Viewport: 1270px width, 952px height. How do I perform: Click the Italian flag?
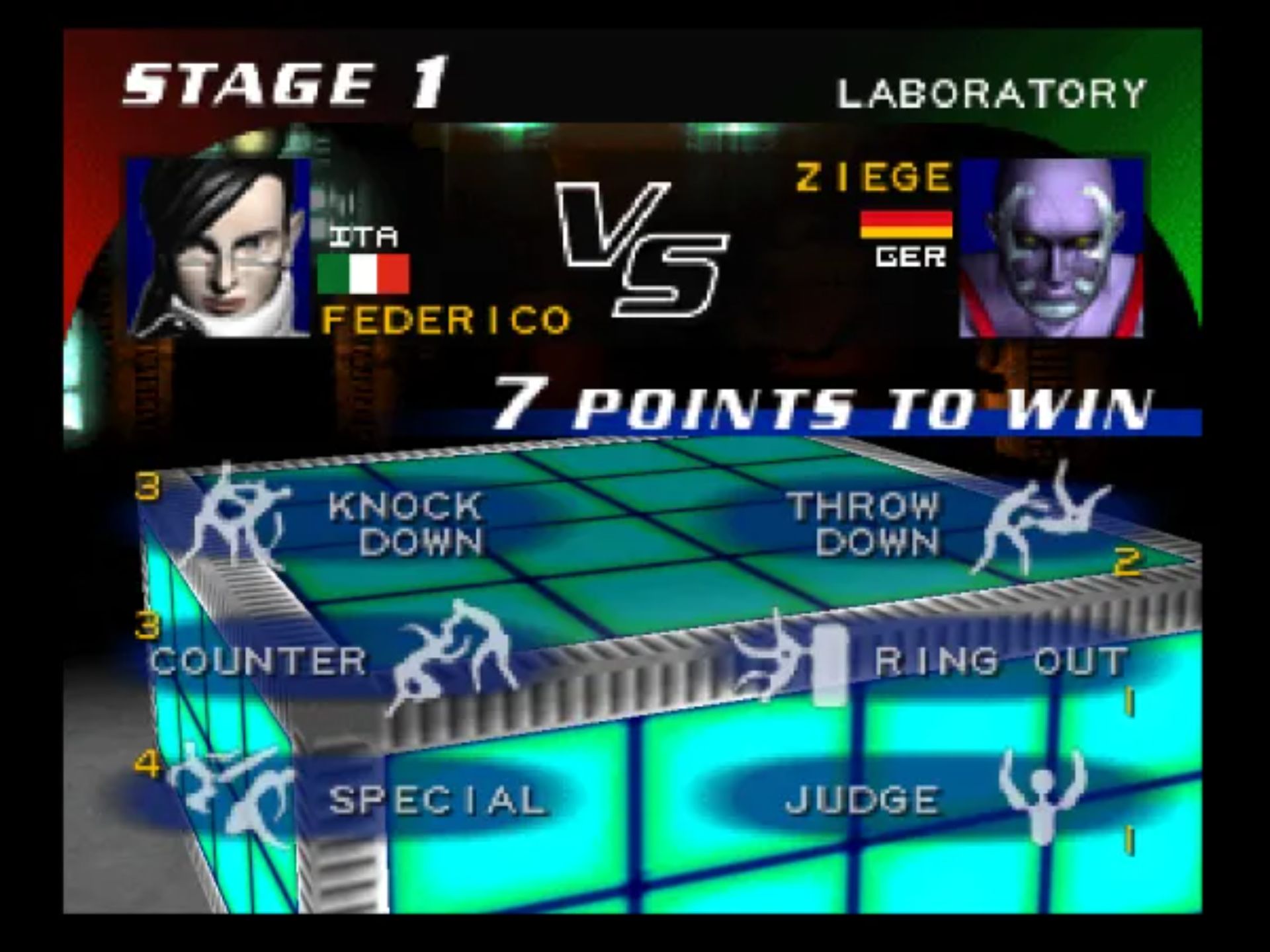pos(364,274)
